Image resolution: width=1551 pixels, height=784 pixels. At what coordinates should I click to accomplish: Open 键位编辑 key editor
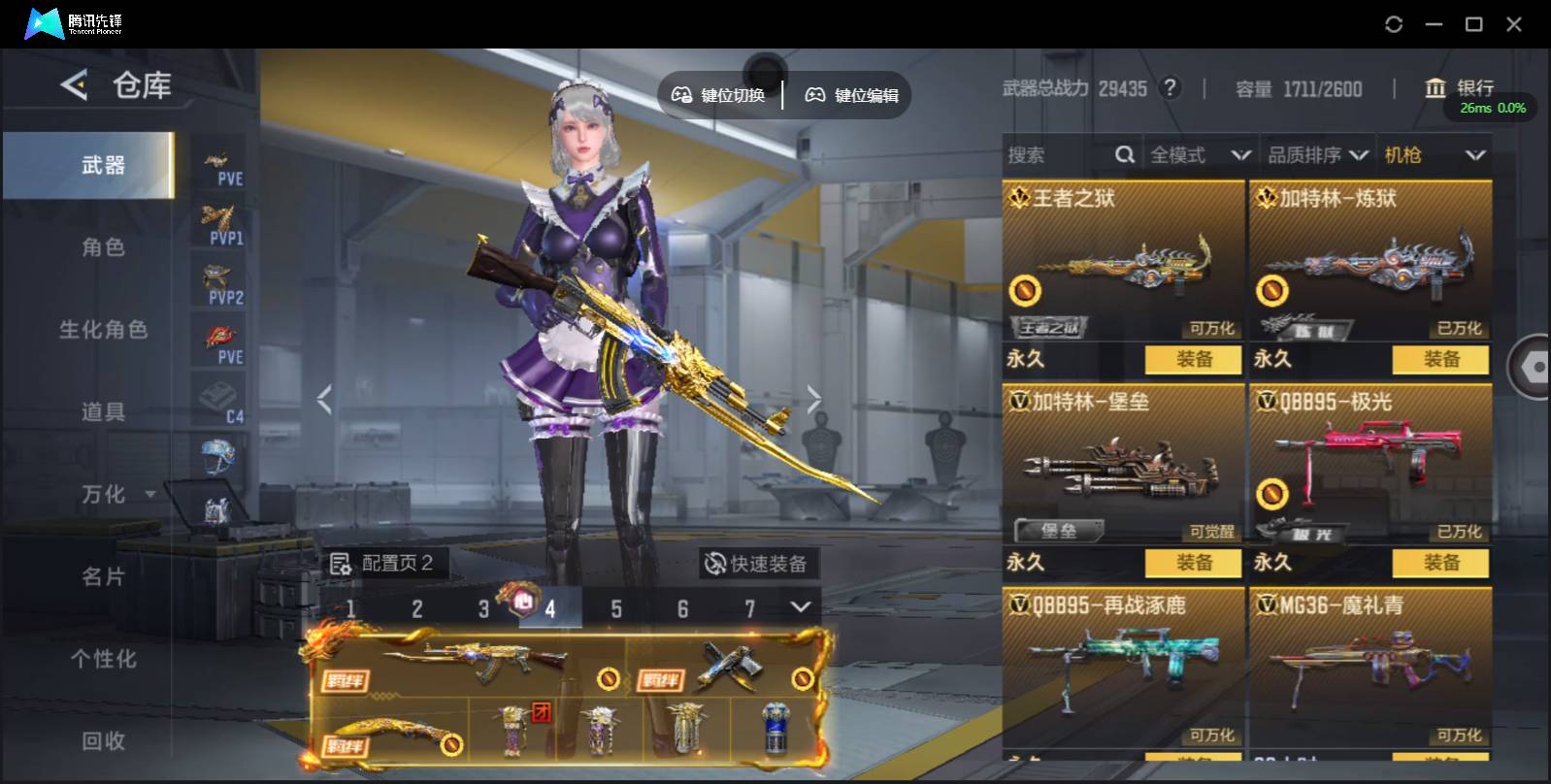pos(852,95)
